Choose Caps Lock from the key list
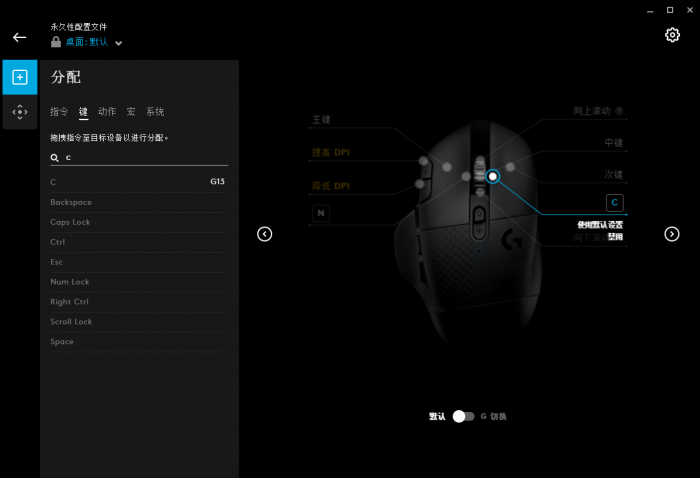Screen dimensions: 700x478 coord(139,222)
